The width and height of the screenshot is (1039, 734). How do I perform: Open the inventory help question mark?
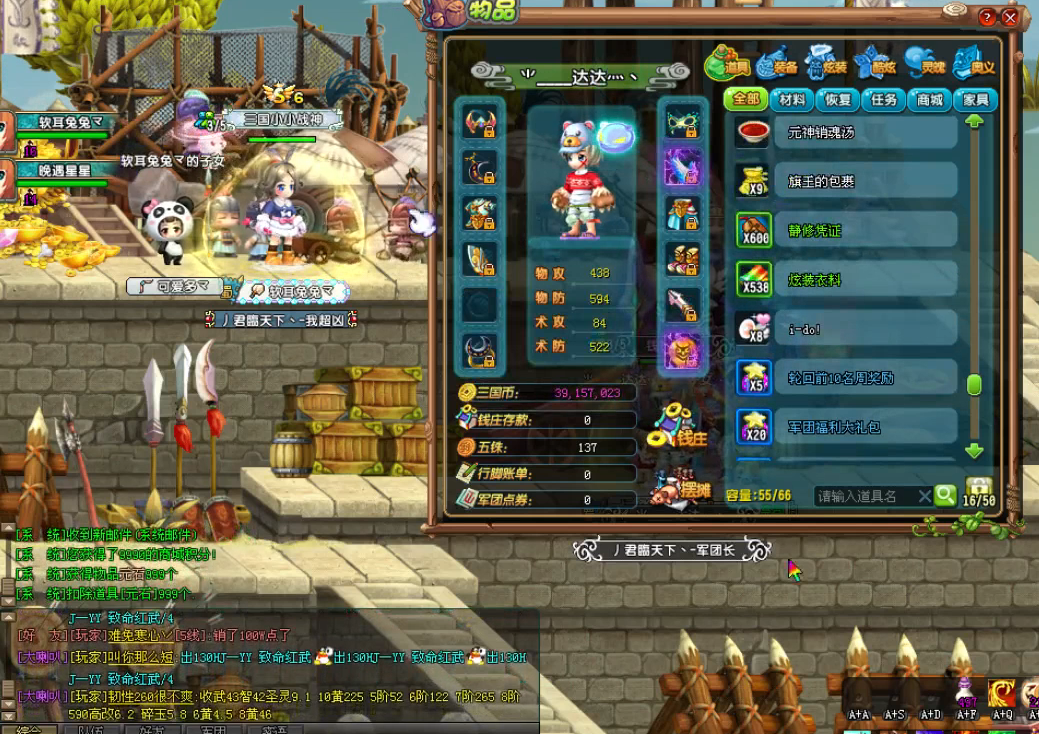coord(987,17)
